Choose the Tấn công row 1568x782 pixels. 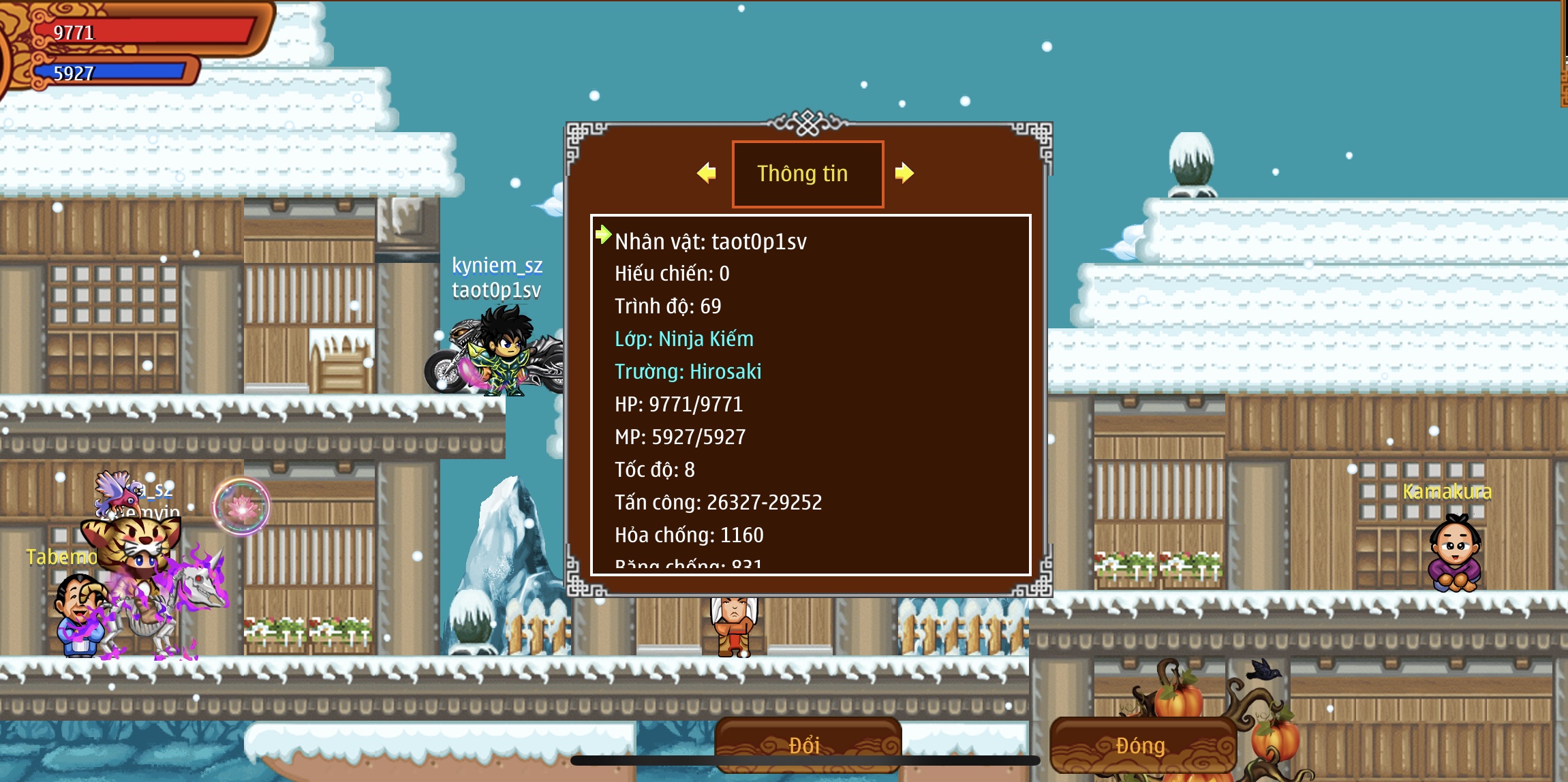point(718,503)
